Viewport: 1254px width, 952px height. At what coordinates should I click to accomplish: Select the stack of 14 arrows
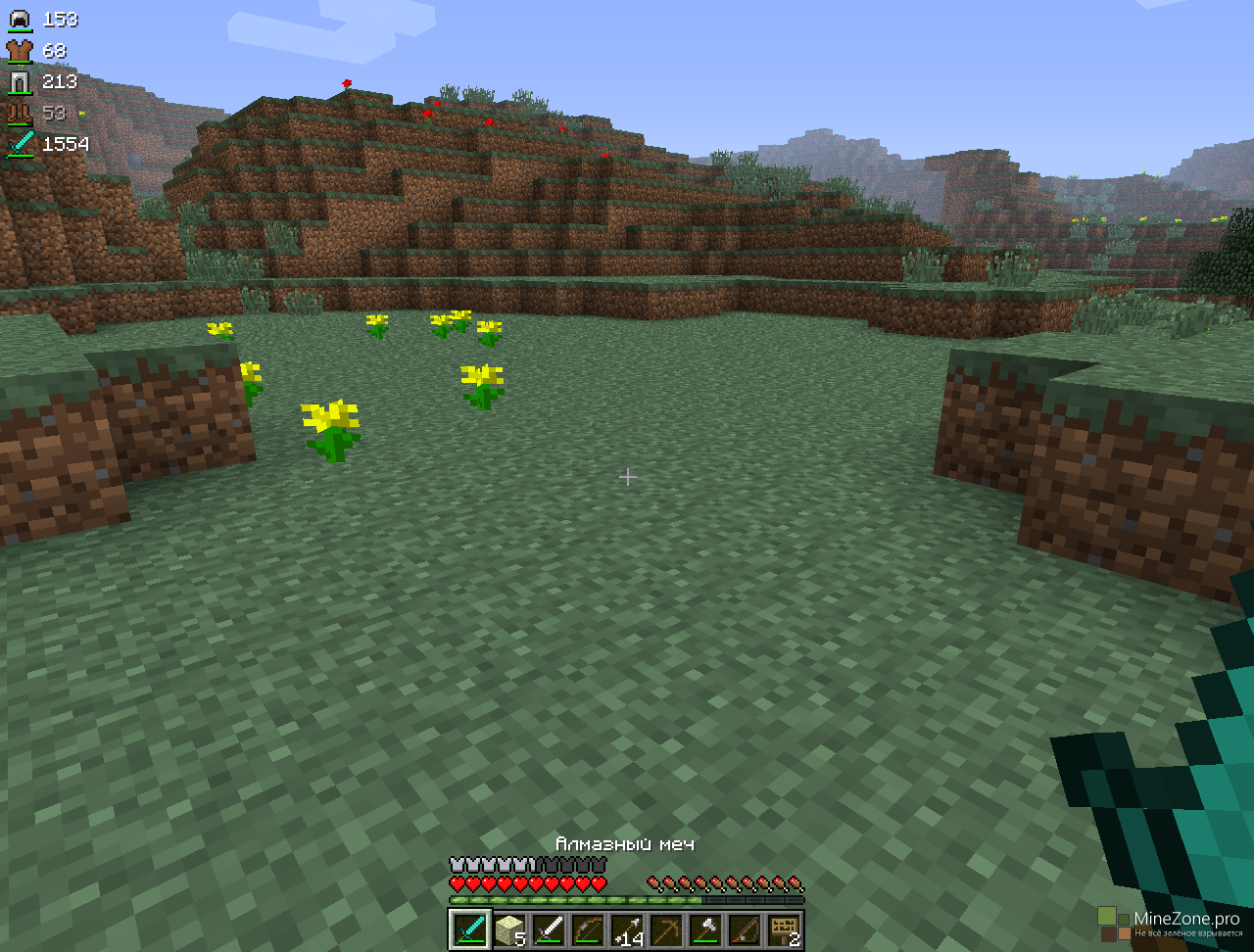click(x=626, y=929)
